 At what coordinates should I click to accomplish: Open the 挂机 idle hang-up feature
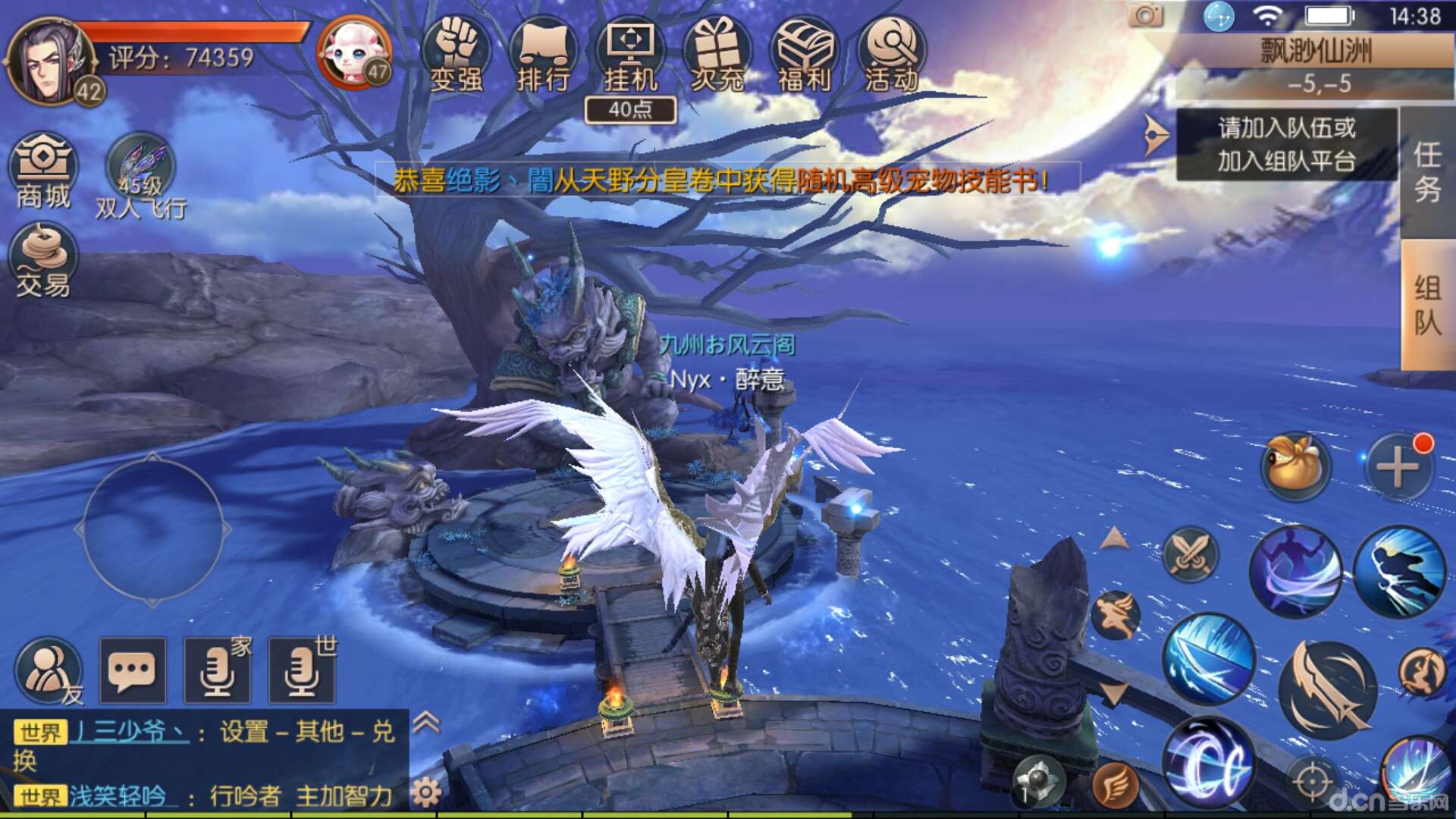click(x=631, y=57)
